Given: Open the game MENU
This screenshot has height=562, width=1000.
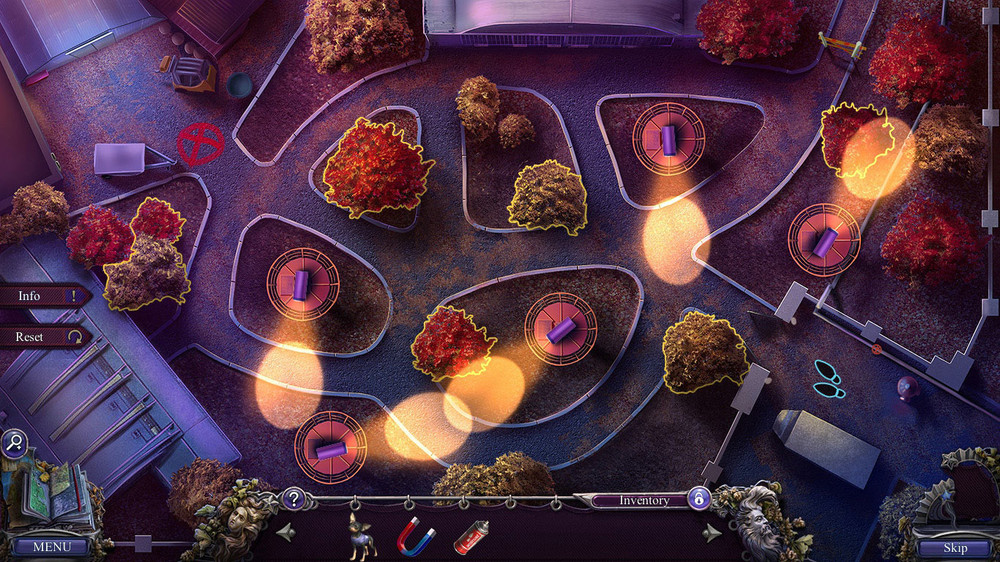Looking at the screenshot, I should click(x=52, y=547).
